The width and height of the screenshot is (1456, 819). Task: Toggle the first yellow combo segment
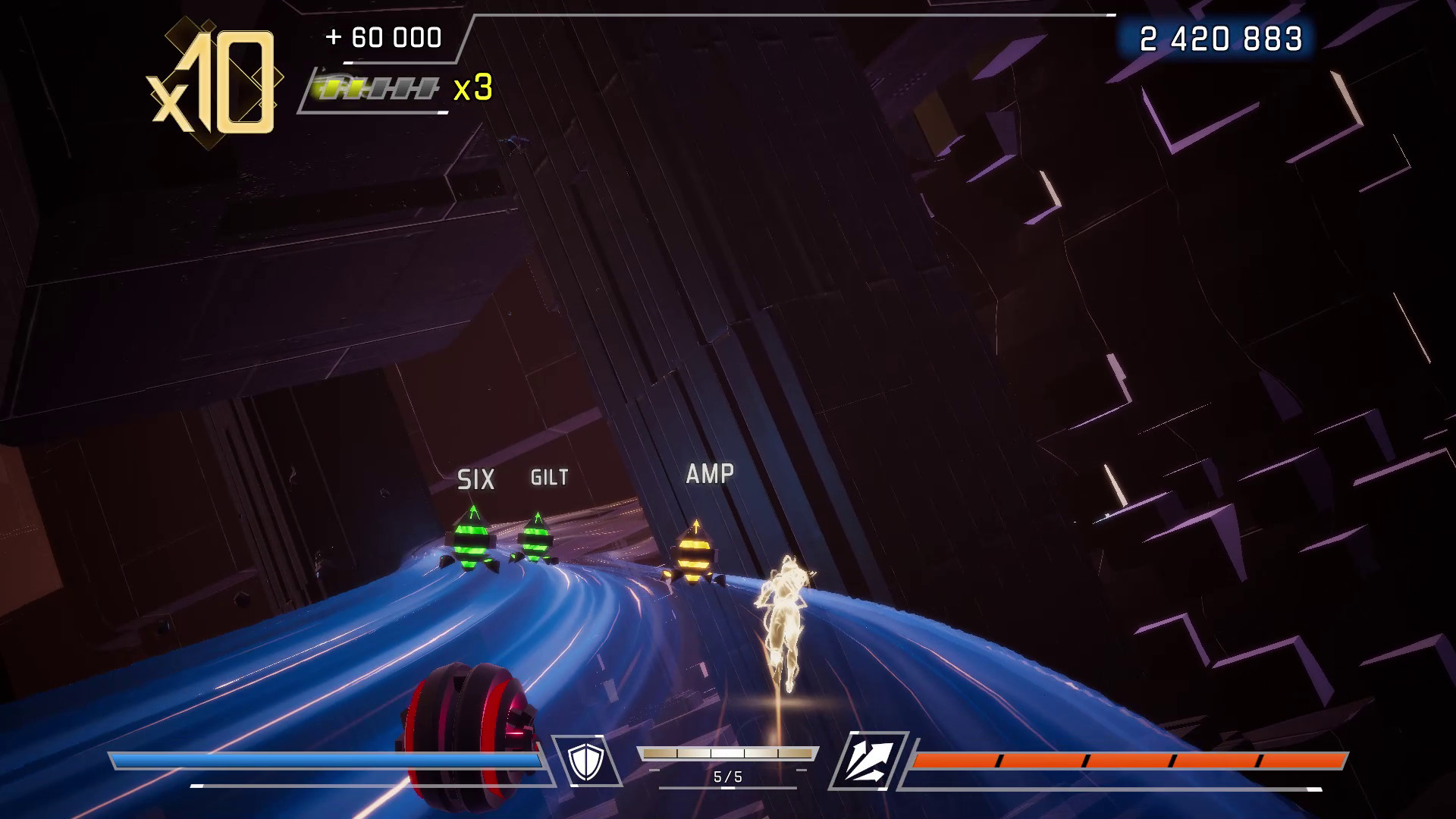pos(331,87)
